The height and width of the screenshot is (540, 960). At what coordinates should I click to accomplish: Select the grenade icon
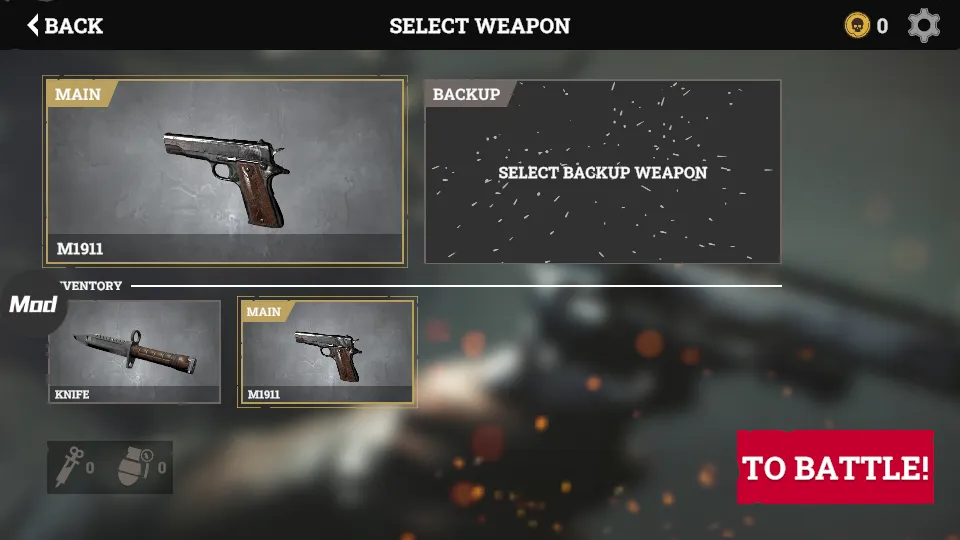tap(132, 467)
